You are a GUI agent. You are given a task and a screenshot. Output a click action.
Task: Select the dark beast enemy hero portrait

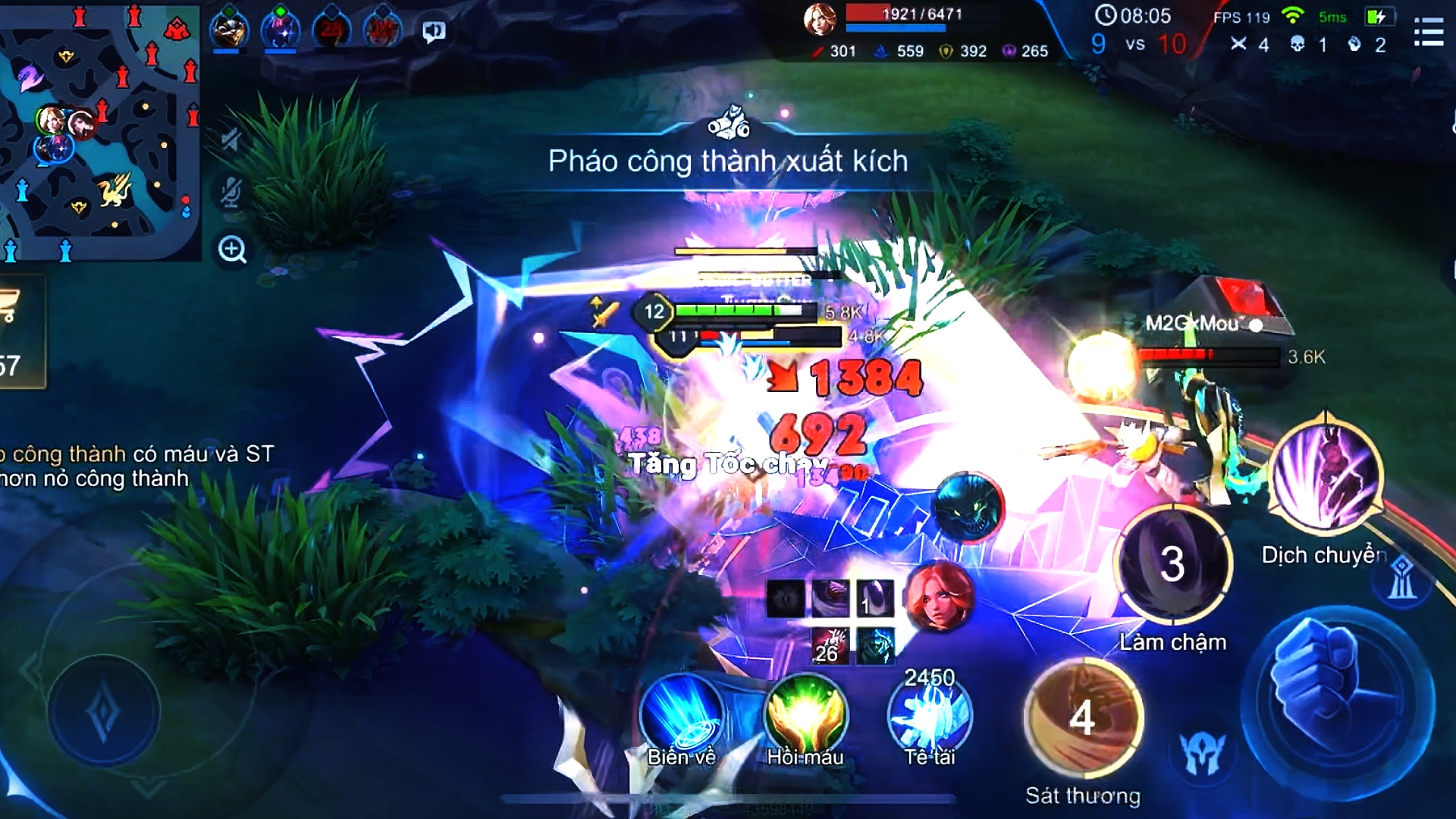(x=968, y=507)
